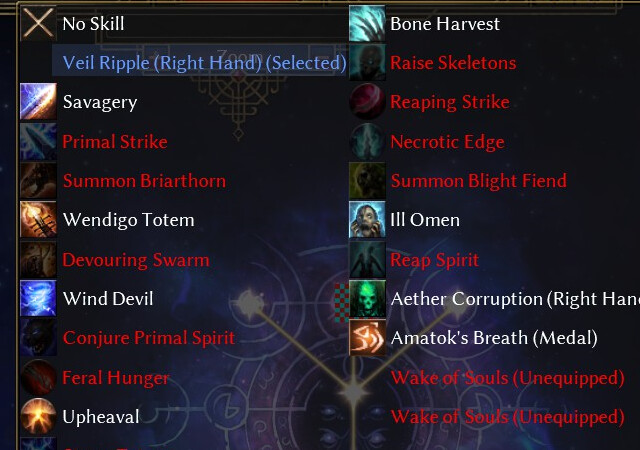Choose Amatok's Breath (Medal) skill

point(493,338)
